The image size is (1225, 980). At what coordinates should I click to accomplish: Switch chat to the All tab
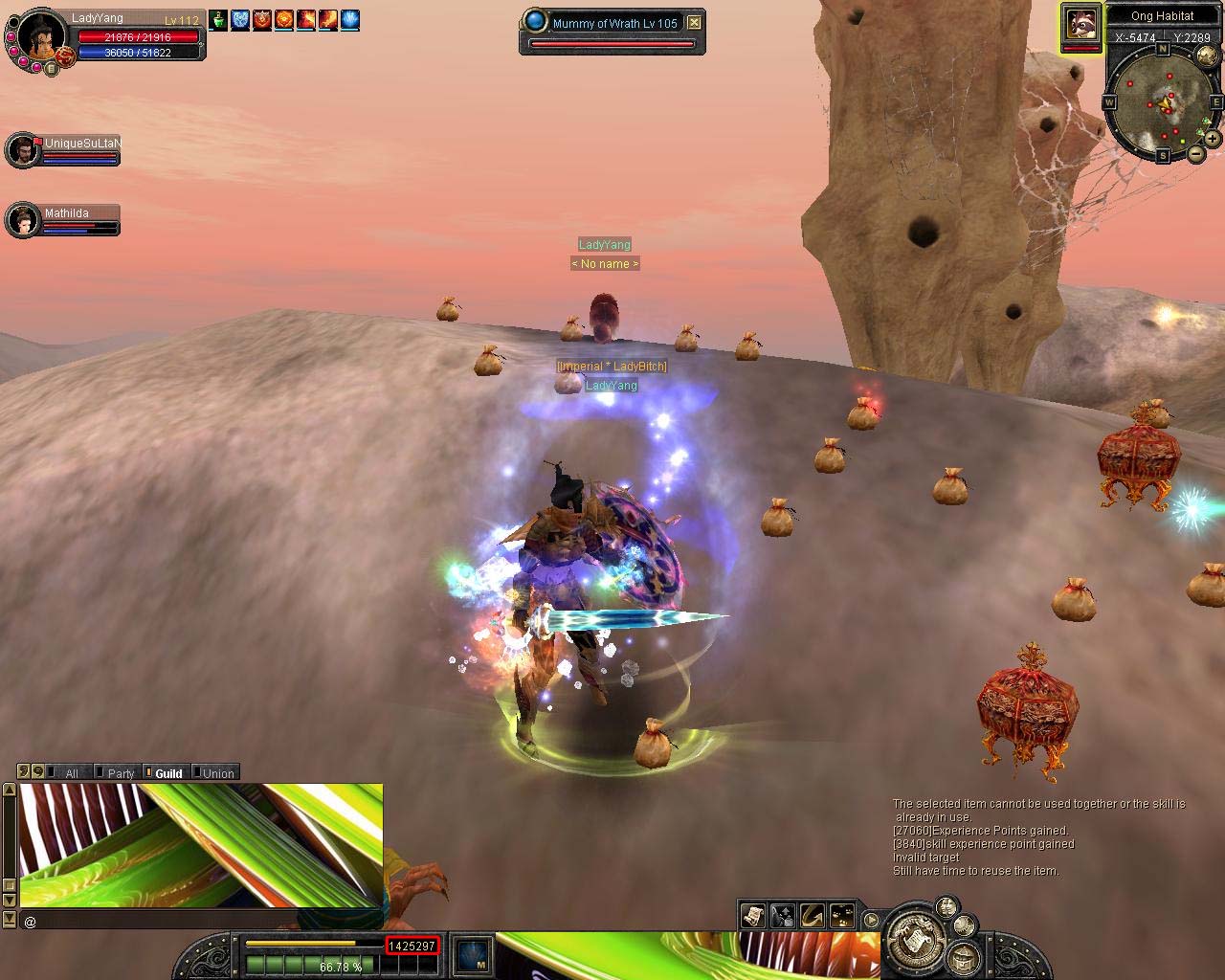[x=71, y=773]
